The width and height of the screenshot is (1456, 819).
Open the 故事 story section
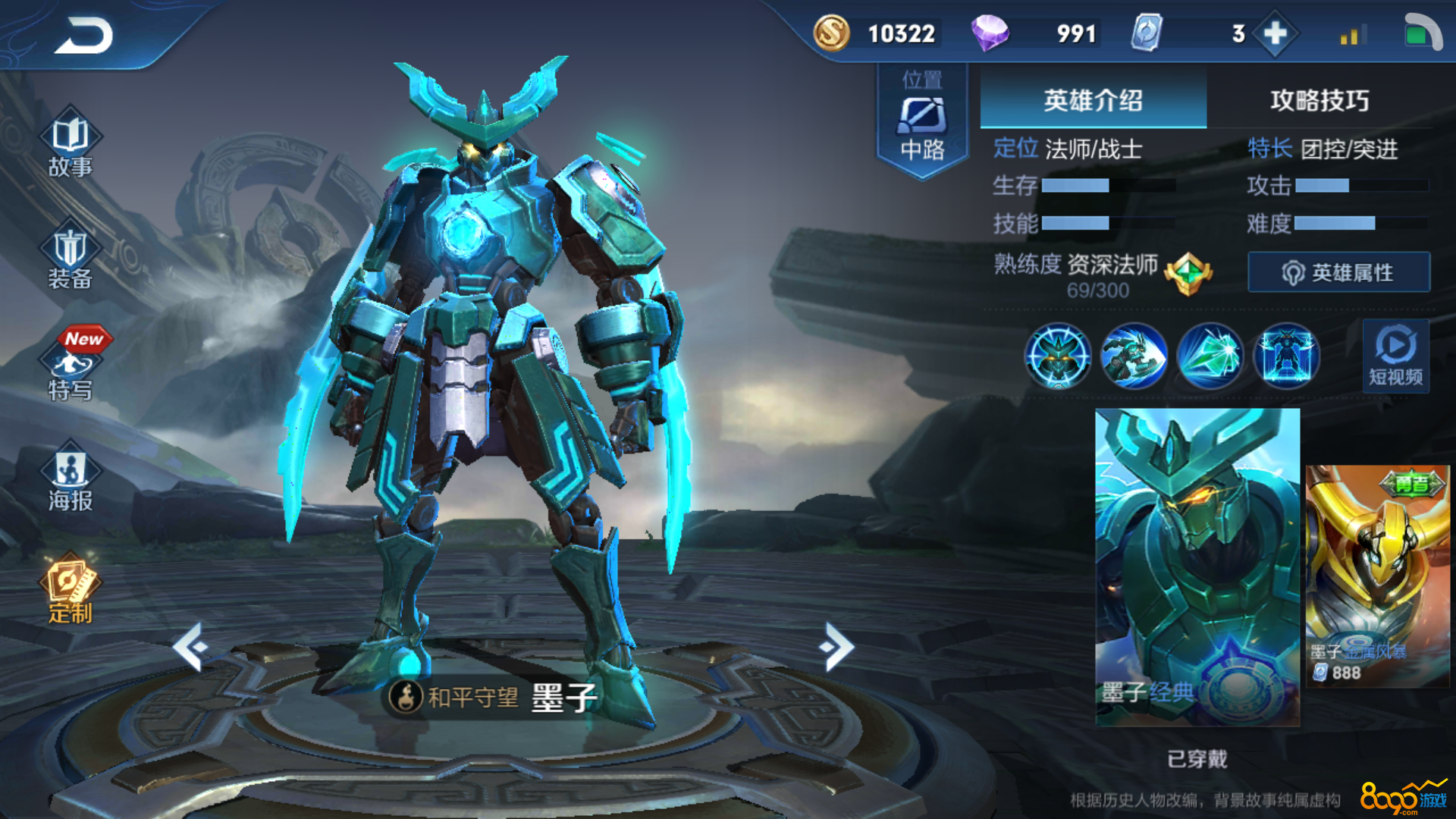[71, 144]
